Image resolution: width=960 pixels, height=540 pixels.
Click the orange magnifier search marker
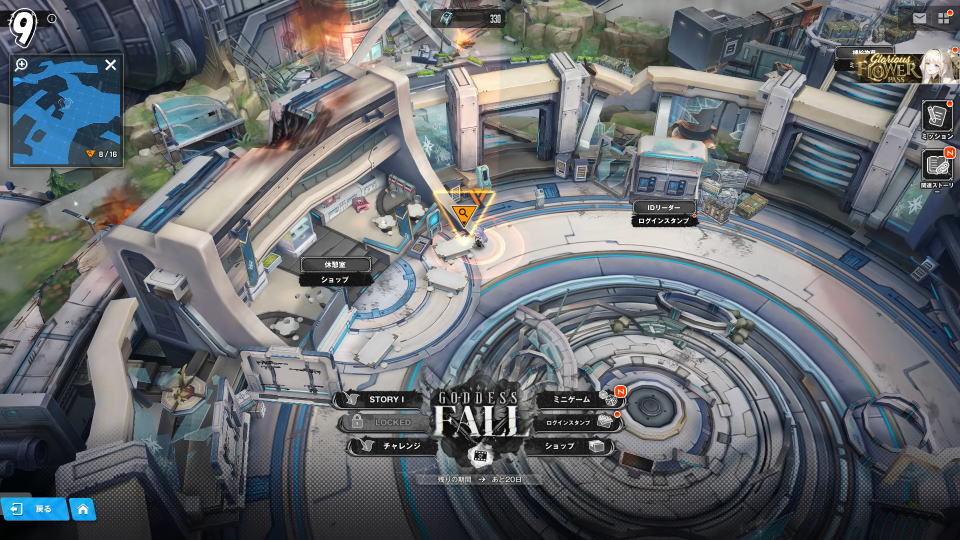(462, 213)
